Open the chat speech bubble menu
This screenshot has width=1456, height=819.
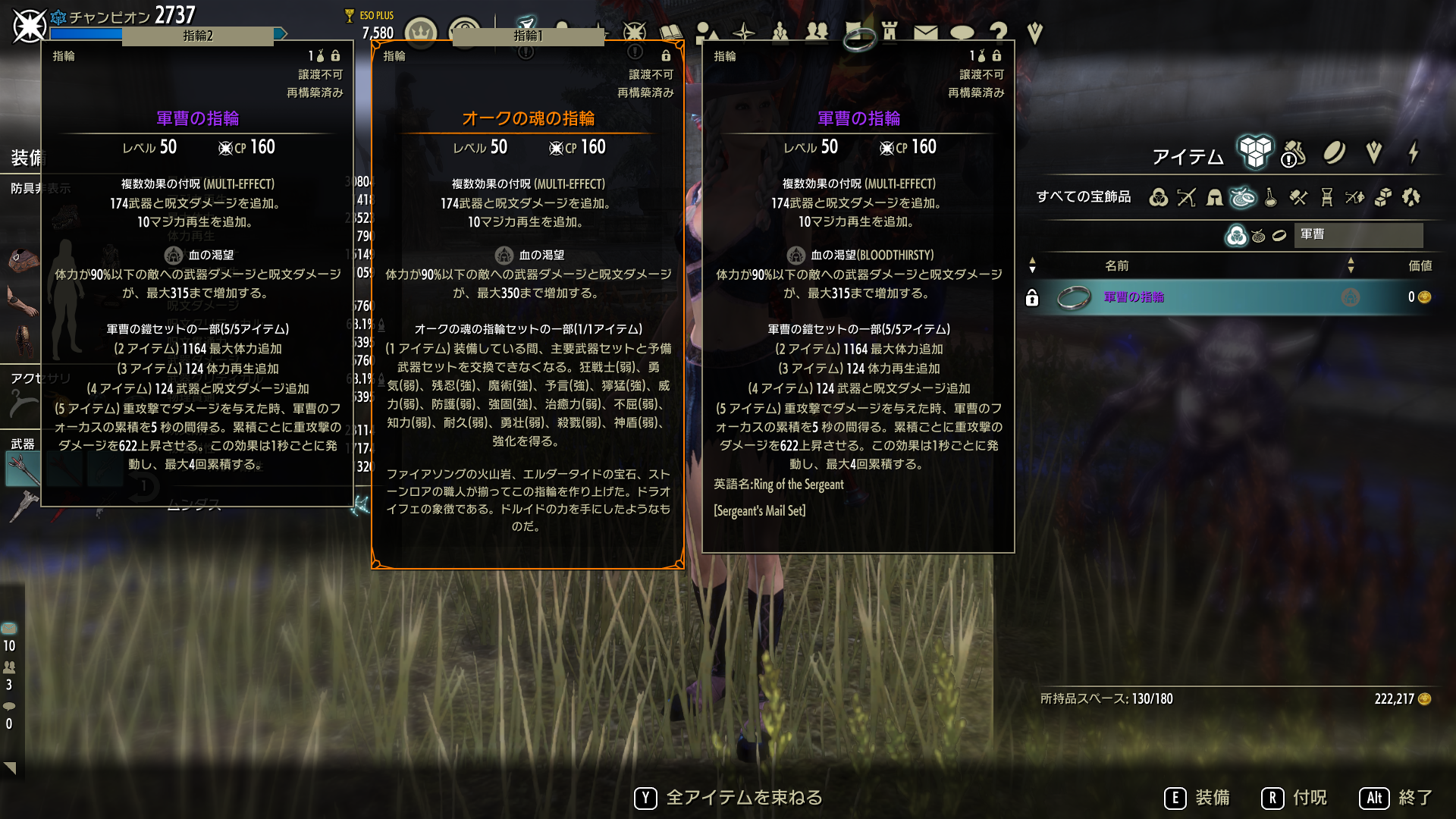(x=962, y=33)
